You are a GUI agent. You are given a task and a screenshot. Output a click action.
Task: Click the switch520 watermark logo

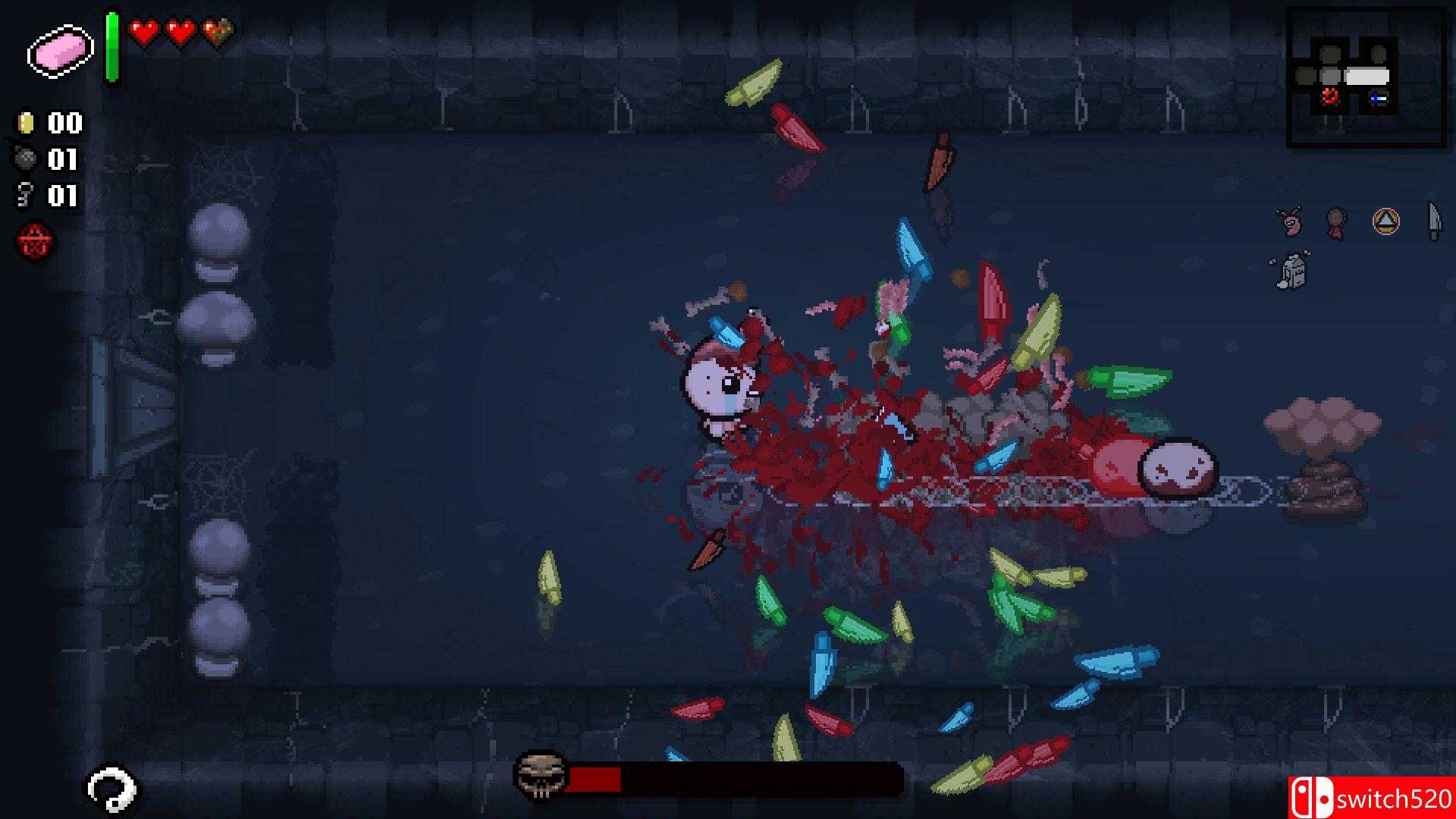coord(1371,798)
